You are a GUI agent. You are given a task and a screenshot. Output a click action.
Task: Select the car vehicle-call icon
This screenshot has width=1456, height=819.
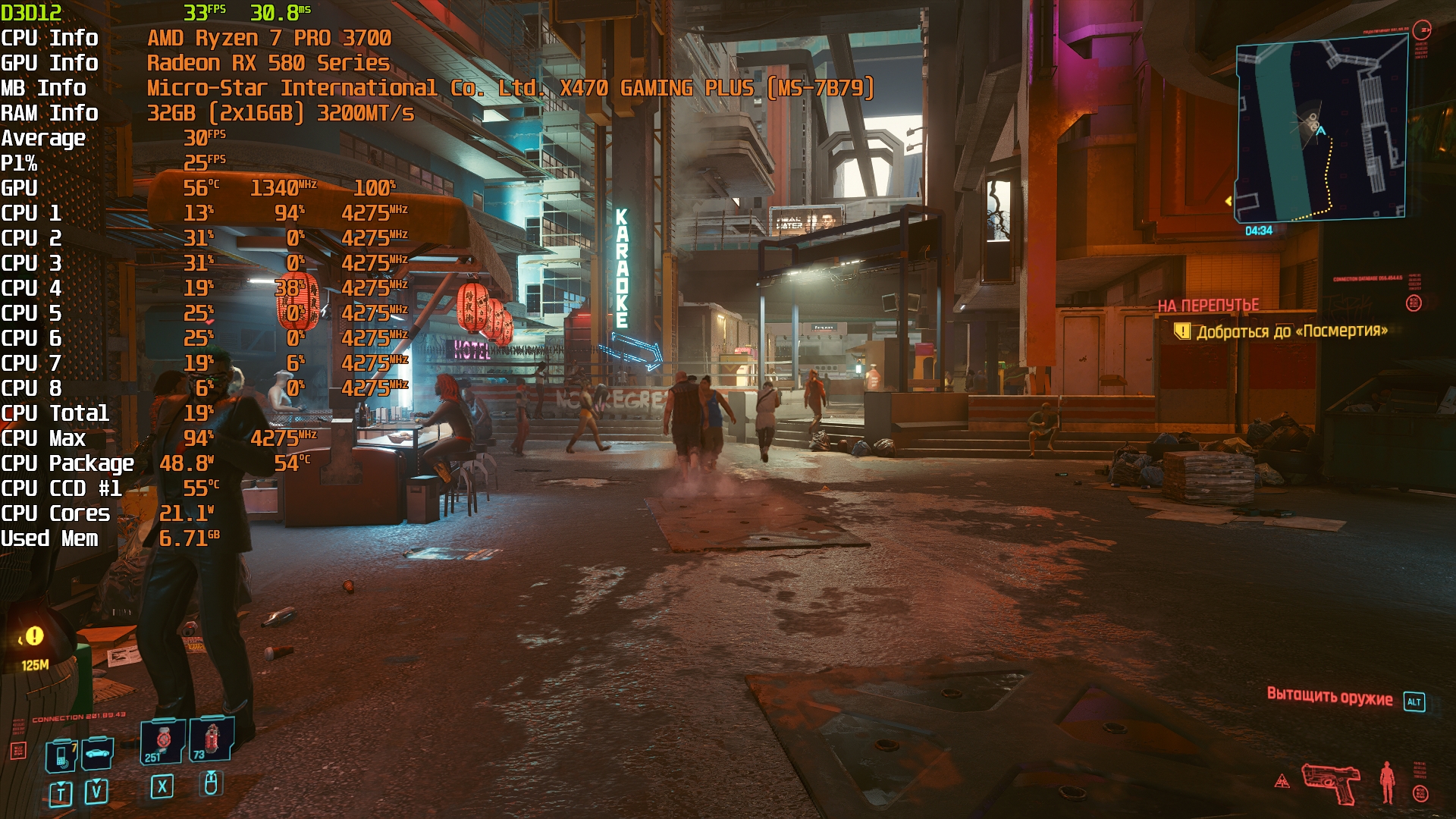pos(97,754)
